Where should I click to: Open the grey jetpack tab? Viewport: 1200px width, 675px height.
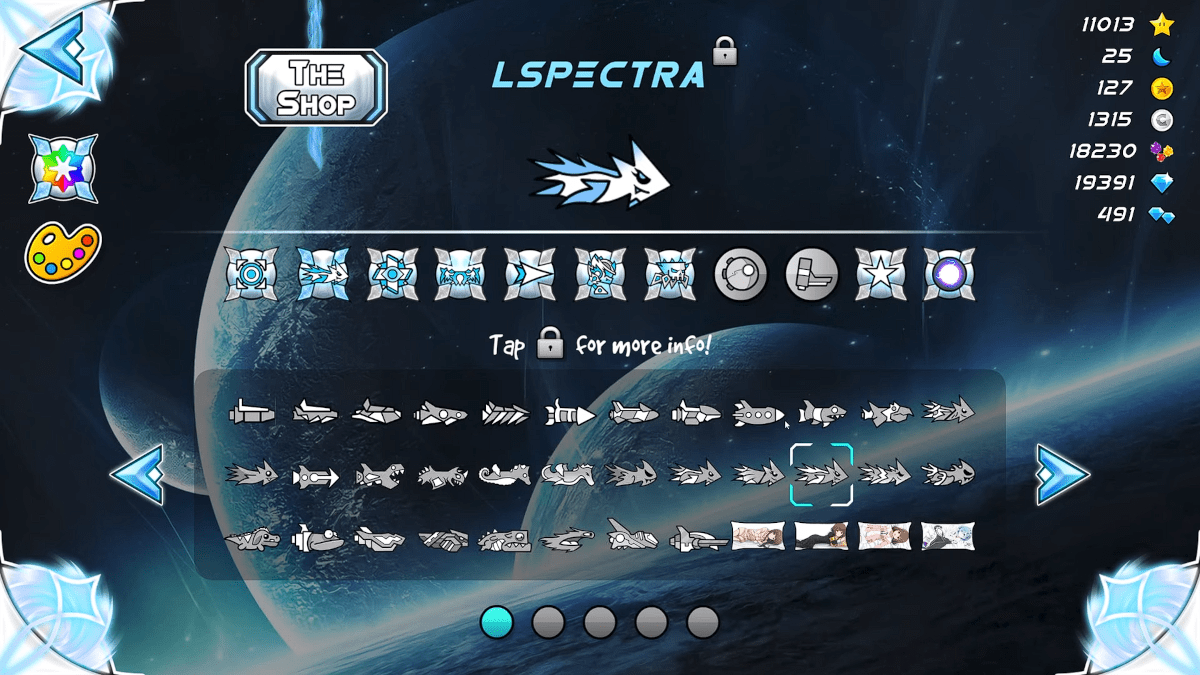pyautogui.click(x=810, y=274)
